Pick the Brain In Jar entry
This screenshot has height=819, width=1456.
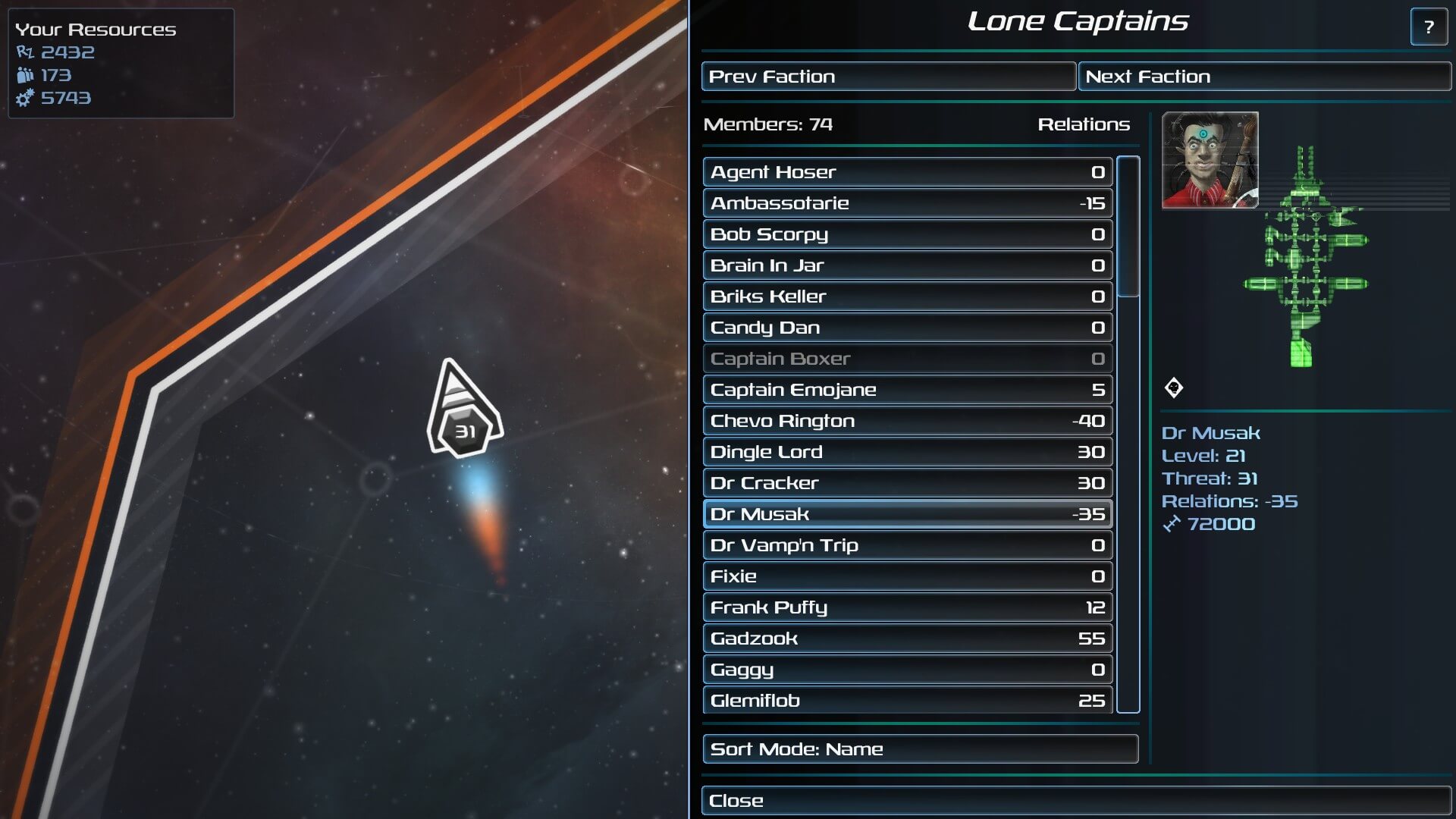907,265
